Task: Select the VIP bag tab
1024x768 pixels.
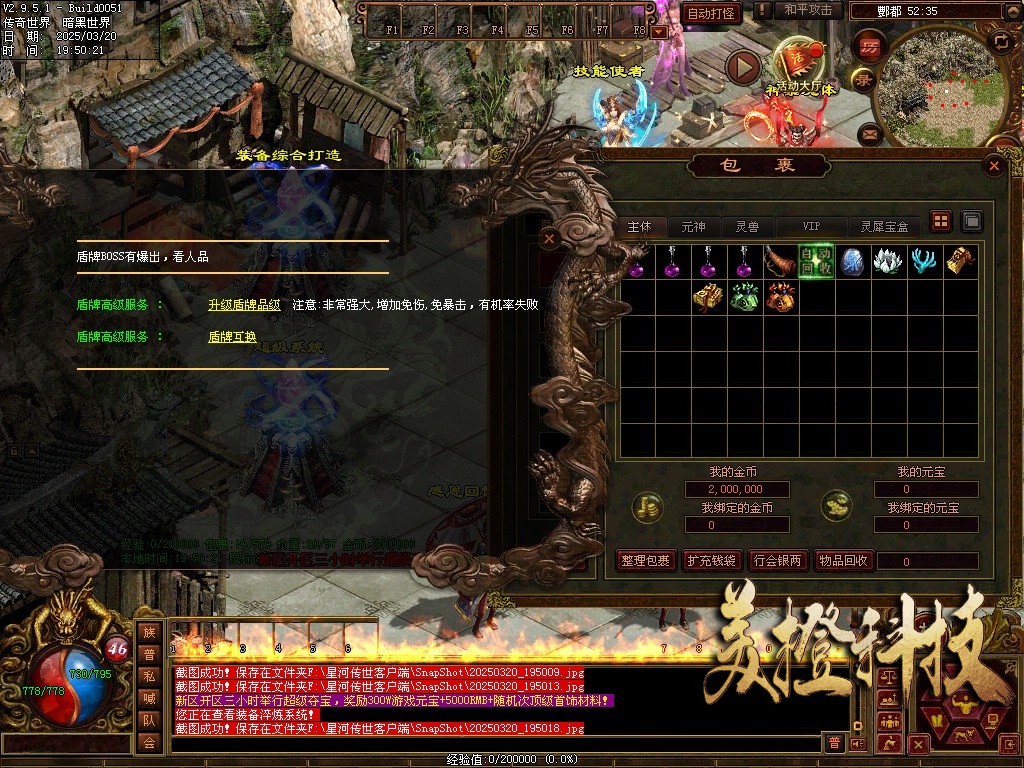Action: coord(811,227)
